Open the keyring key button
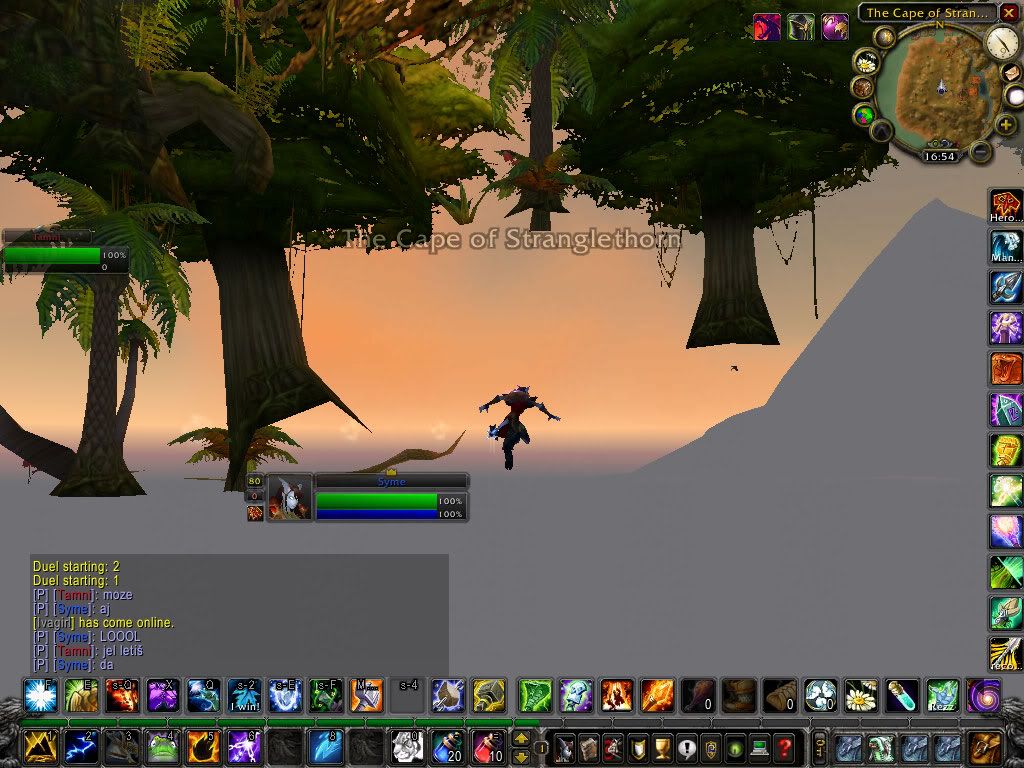 820,747
